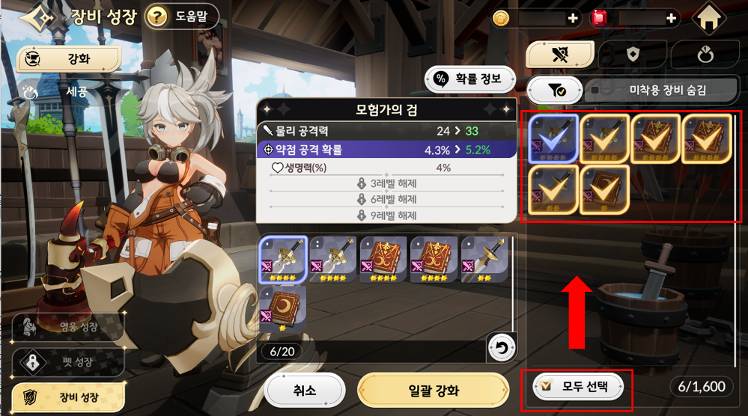The width and height of the screenshot is (748, 416).
Task: Go back from the 장비 성장 screen
Action: click(36, 17)
